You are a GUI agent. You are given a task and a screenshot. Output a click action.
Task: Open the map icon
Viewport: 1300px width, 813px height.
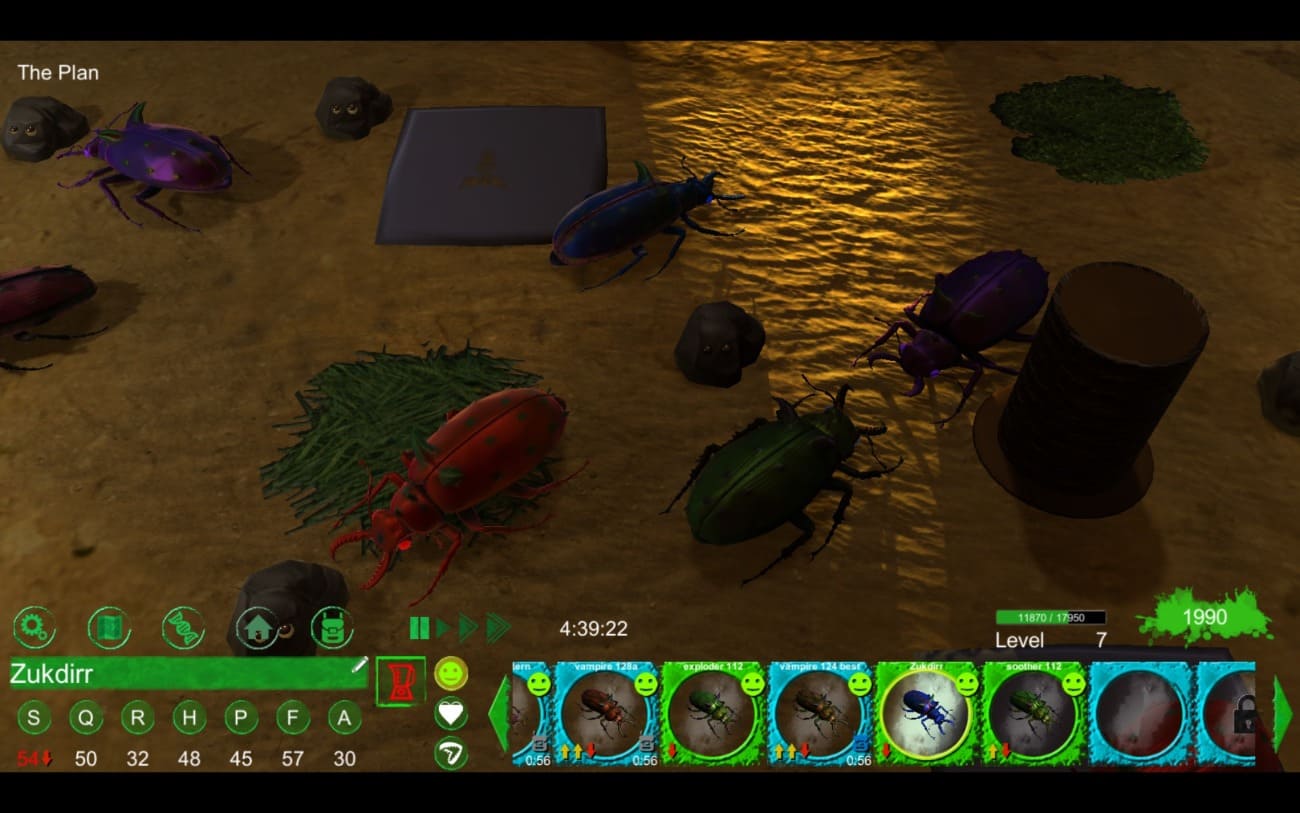[x=109, y=628]
